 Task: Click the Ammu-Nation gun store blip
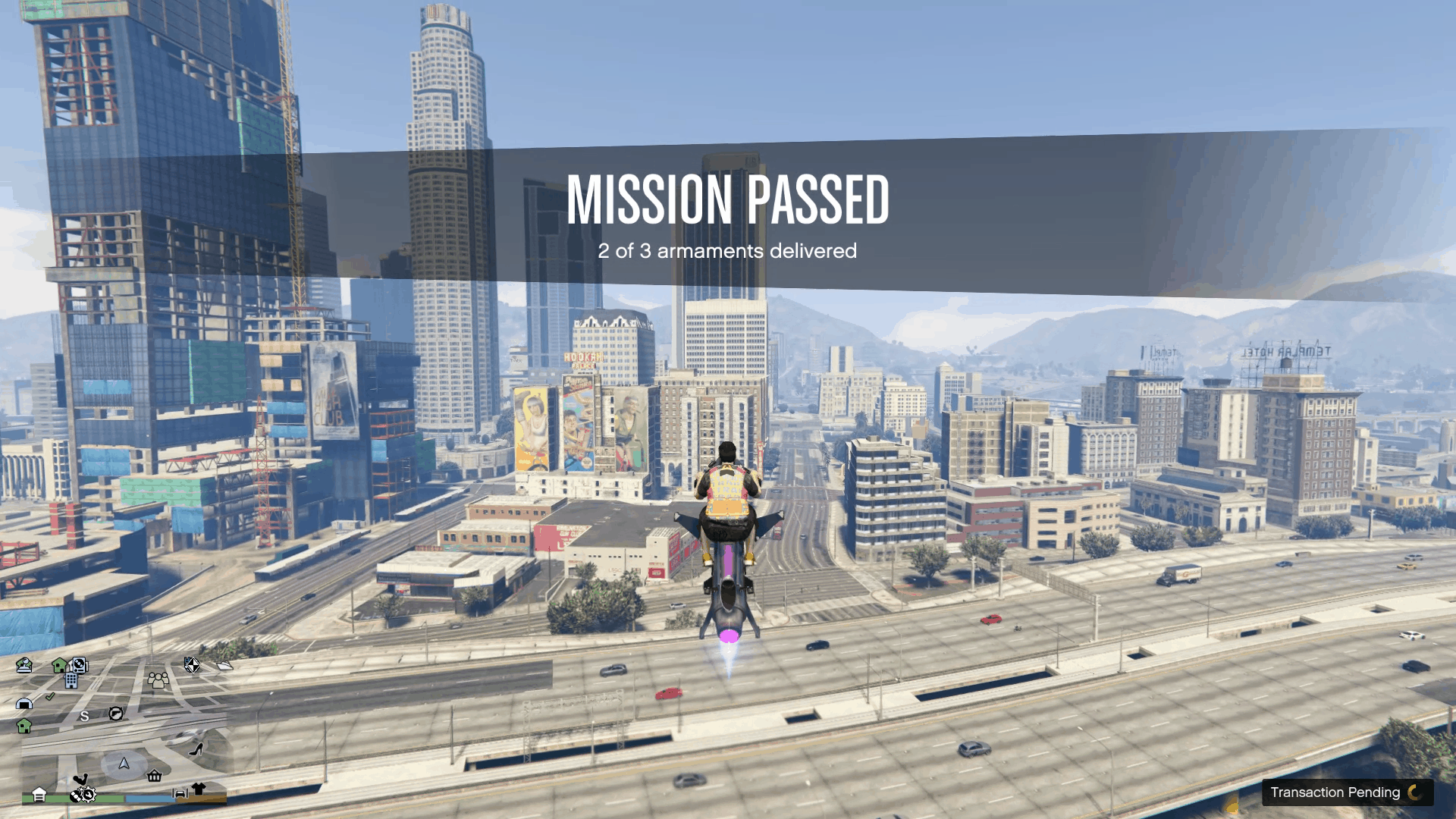pyautogui.click(x=116, y=714)
